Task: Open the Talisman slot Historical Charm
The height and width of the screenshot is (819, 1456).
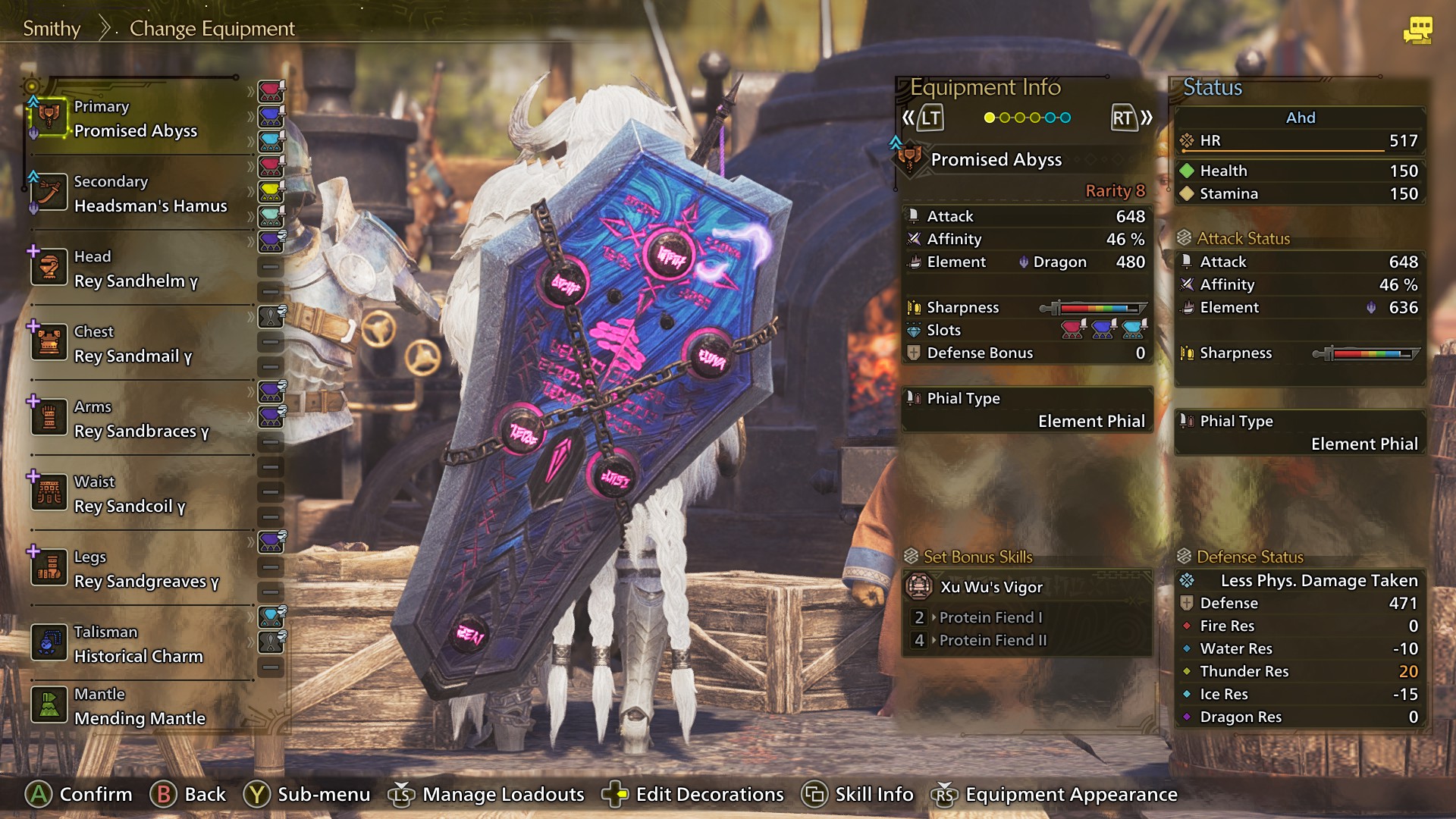Action: point(139,645)
